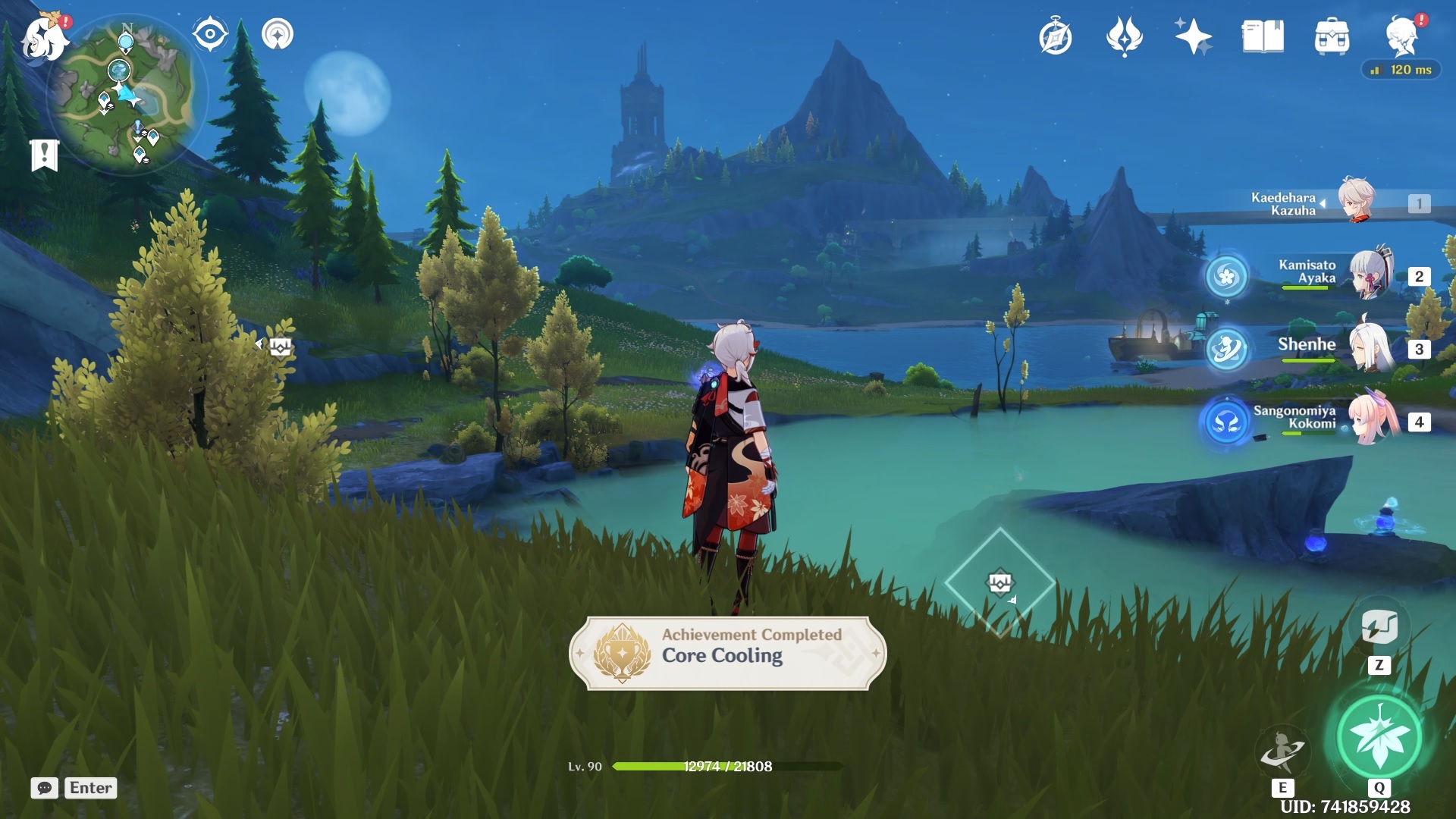The image size is (1456, 819).
Task: Open the Character screen with notification badge
Action: (1401, 35)
